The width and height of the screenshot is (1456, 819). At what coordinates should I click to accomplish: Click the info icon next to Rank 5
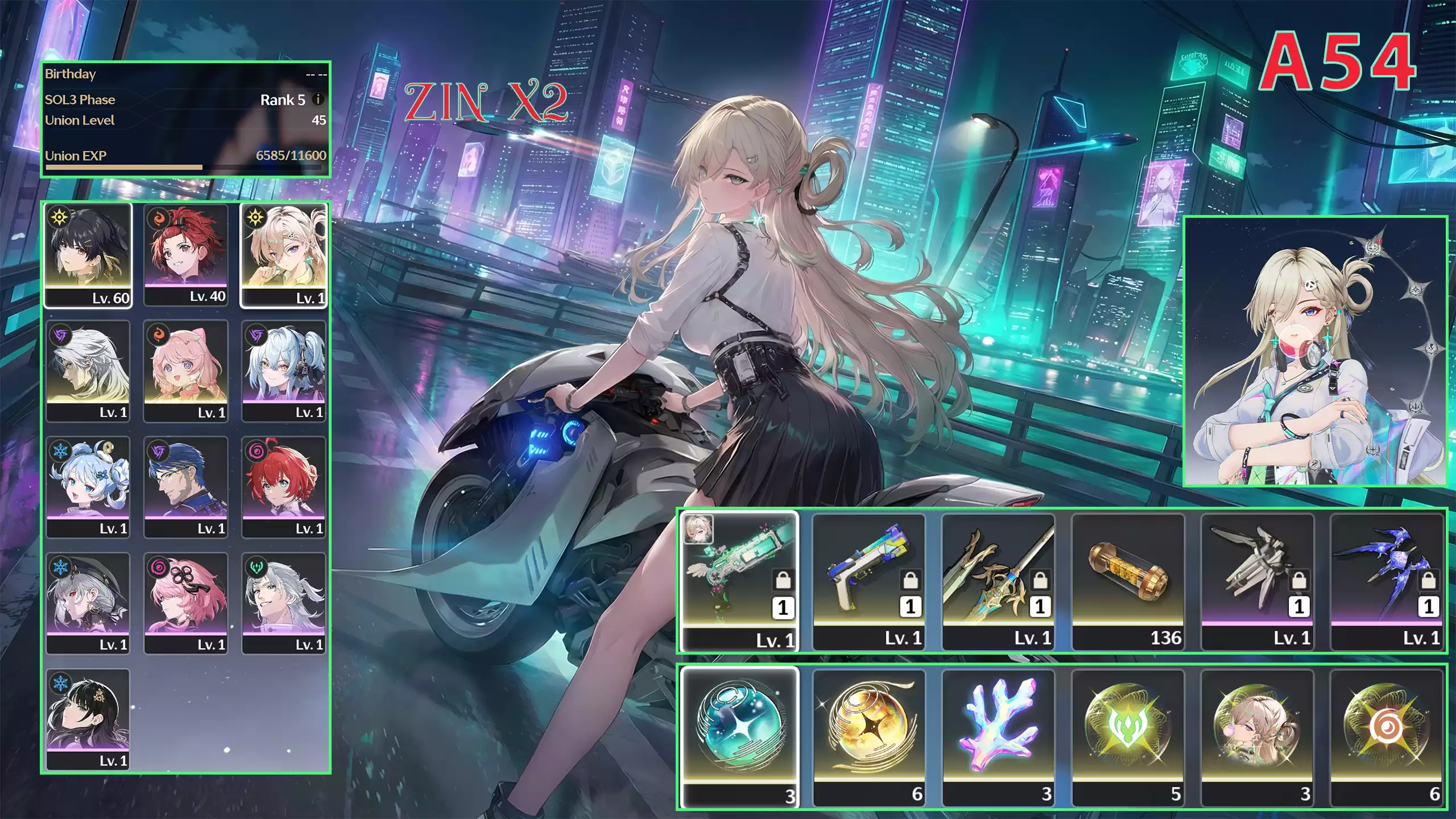(x=318, y=100)
